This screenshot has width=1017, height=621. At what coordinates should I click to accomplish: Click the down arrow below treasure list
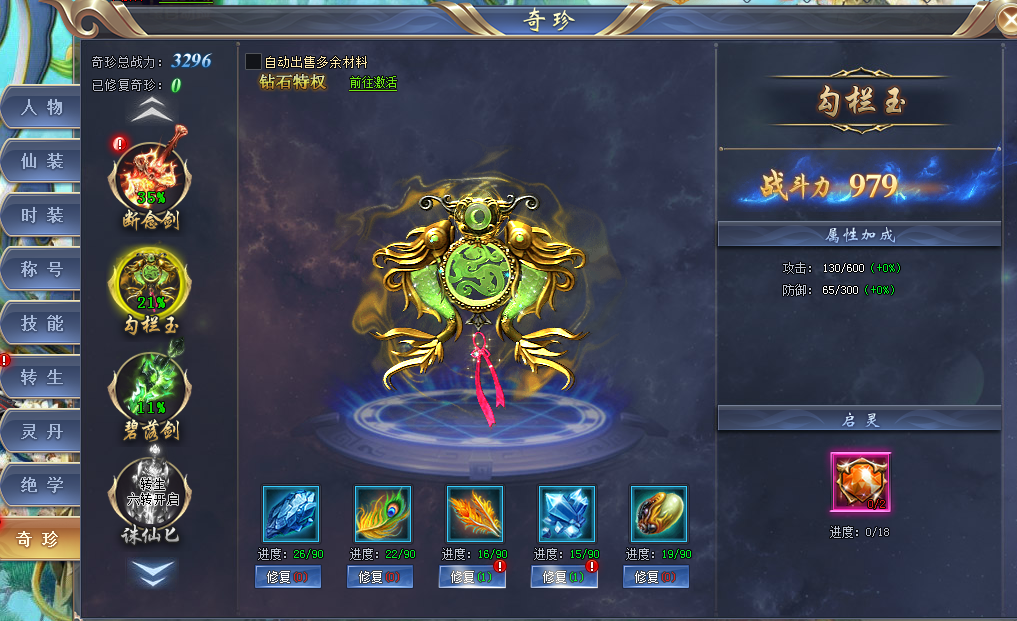tap(150, 571)
